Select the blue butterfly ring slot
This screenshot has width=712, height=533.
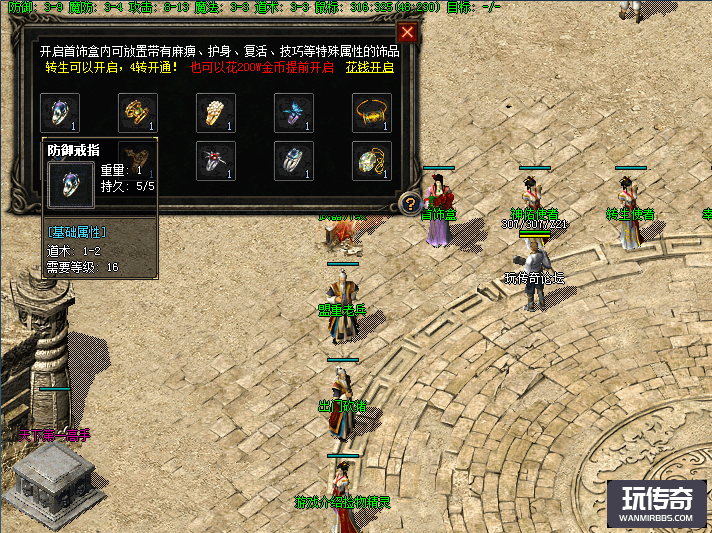point(294,113)
